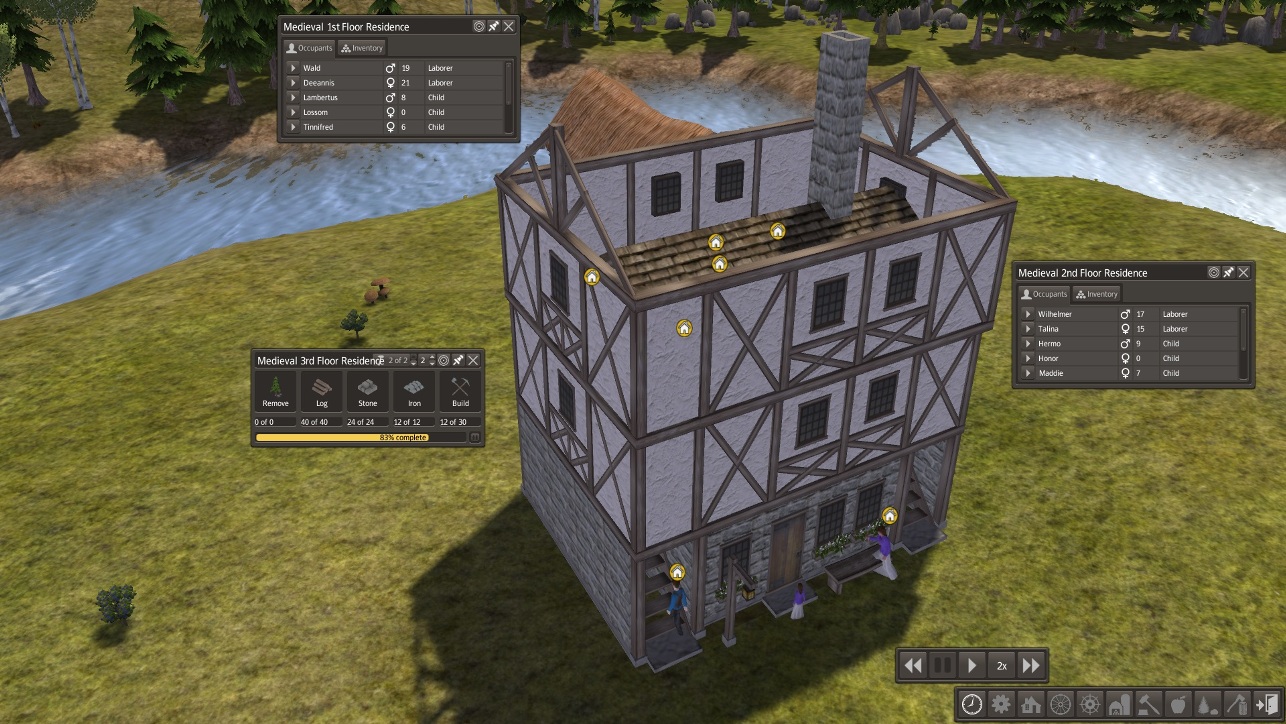Select the arrow button beside Wilhelmer
The height and width of the screenshot is (724, 1286).
click(1029, 314)
